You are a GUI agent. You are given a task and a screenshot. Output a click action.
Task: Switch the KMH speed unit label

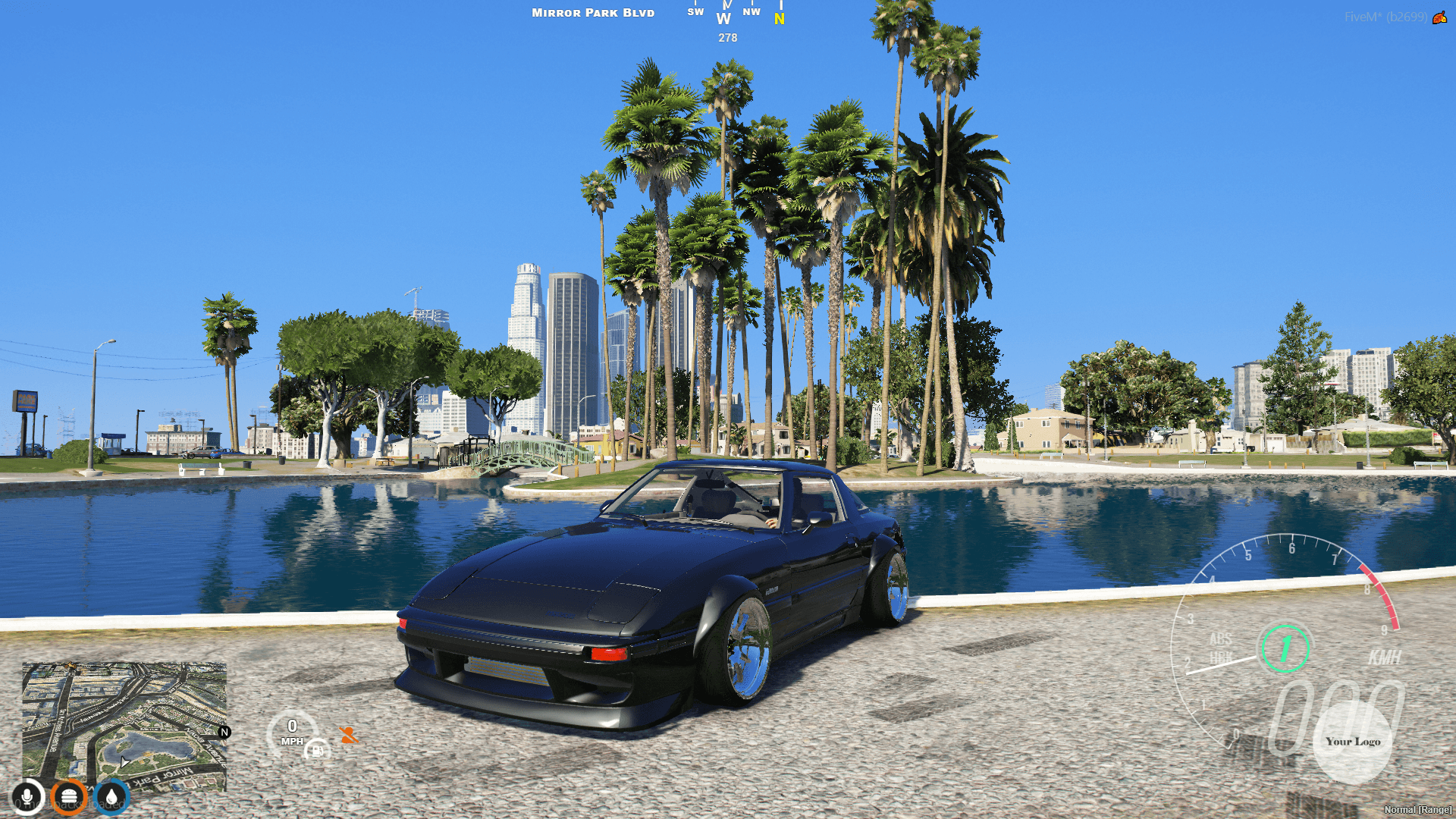click(1385, 656)
